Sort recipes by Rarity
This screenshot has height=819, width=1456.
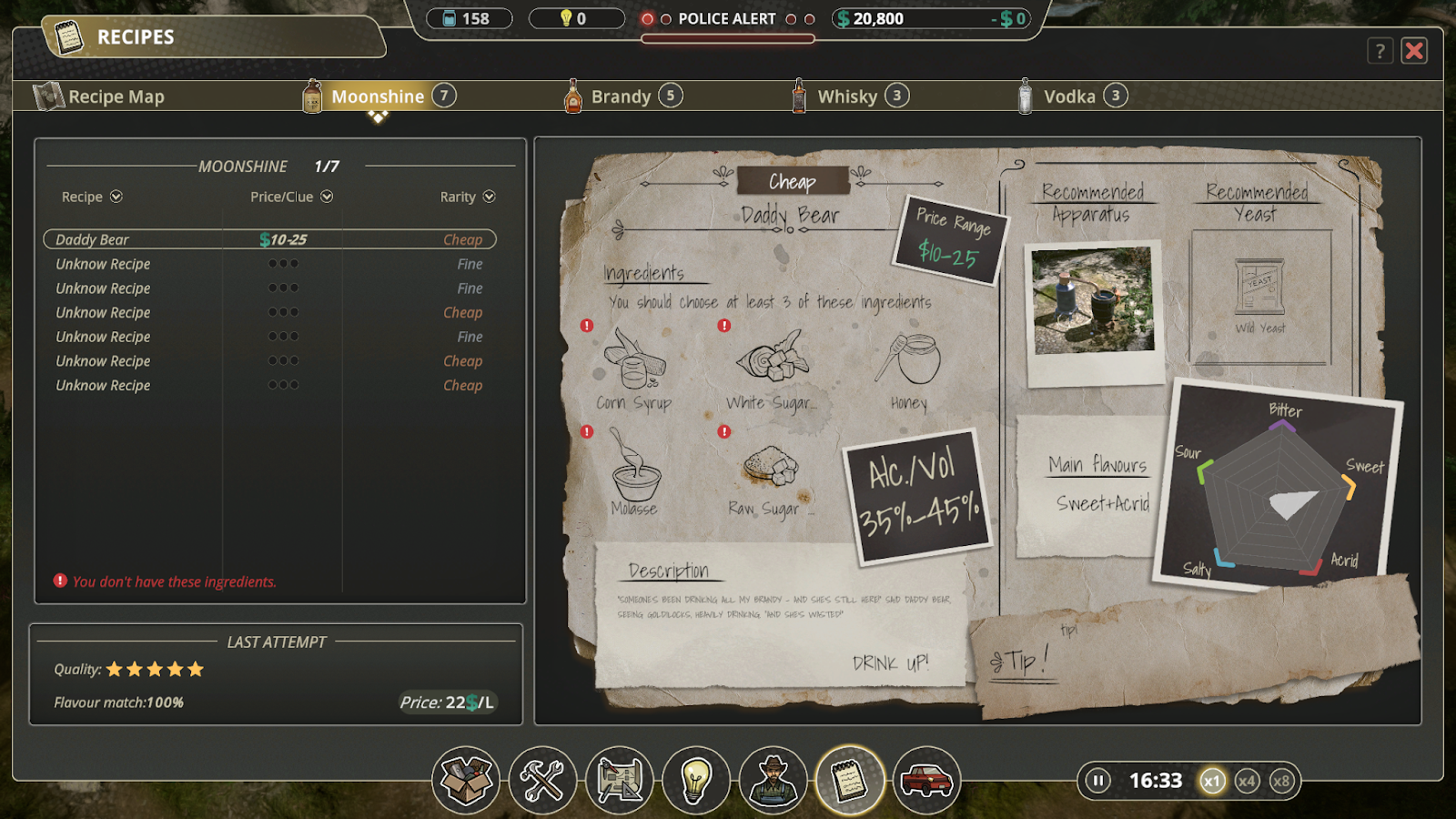coord(467,197)
